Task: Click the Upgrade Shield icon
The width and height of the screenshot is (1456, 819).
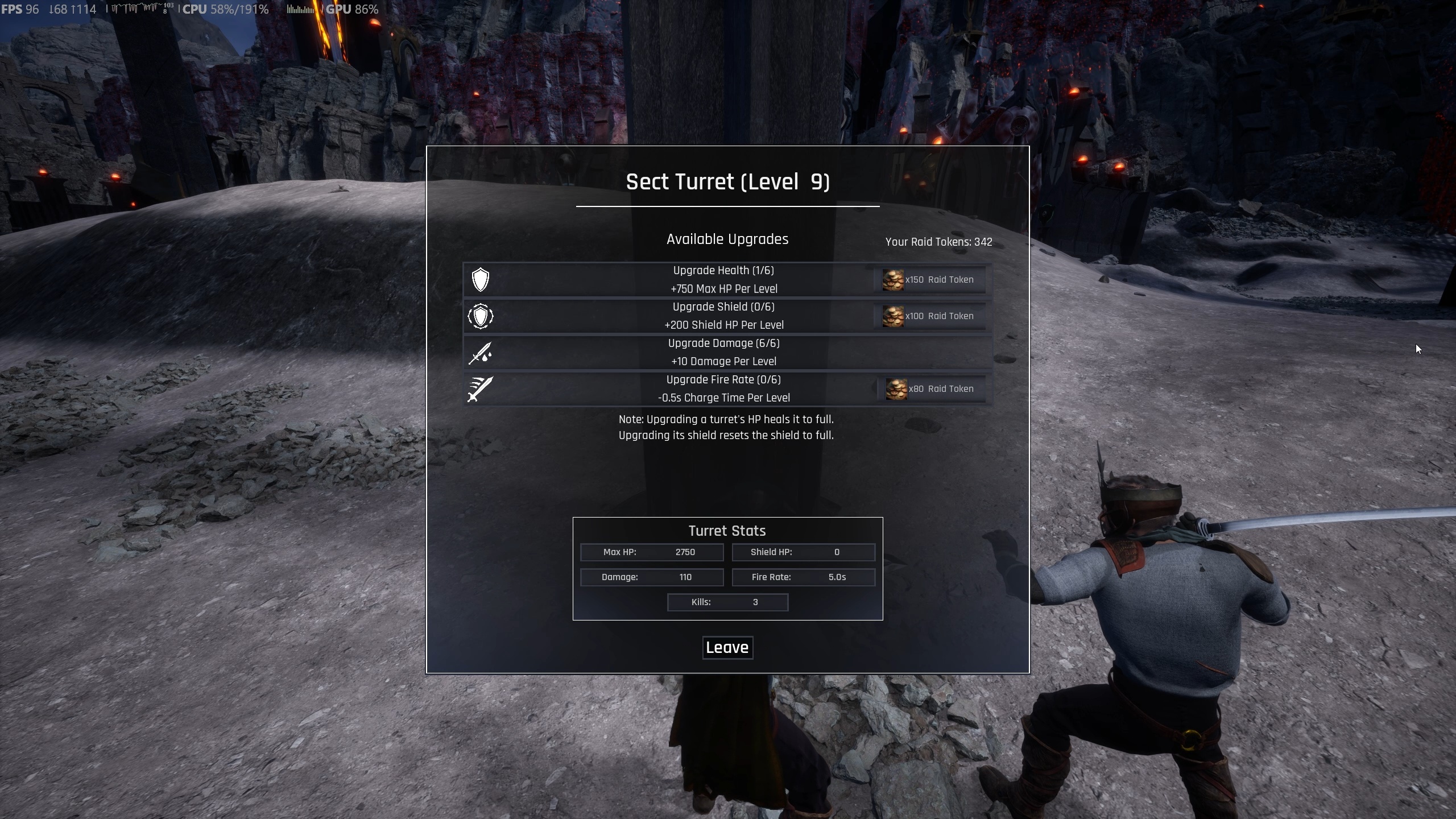Action: point(481,316)
